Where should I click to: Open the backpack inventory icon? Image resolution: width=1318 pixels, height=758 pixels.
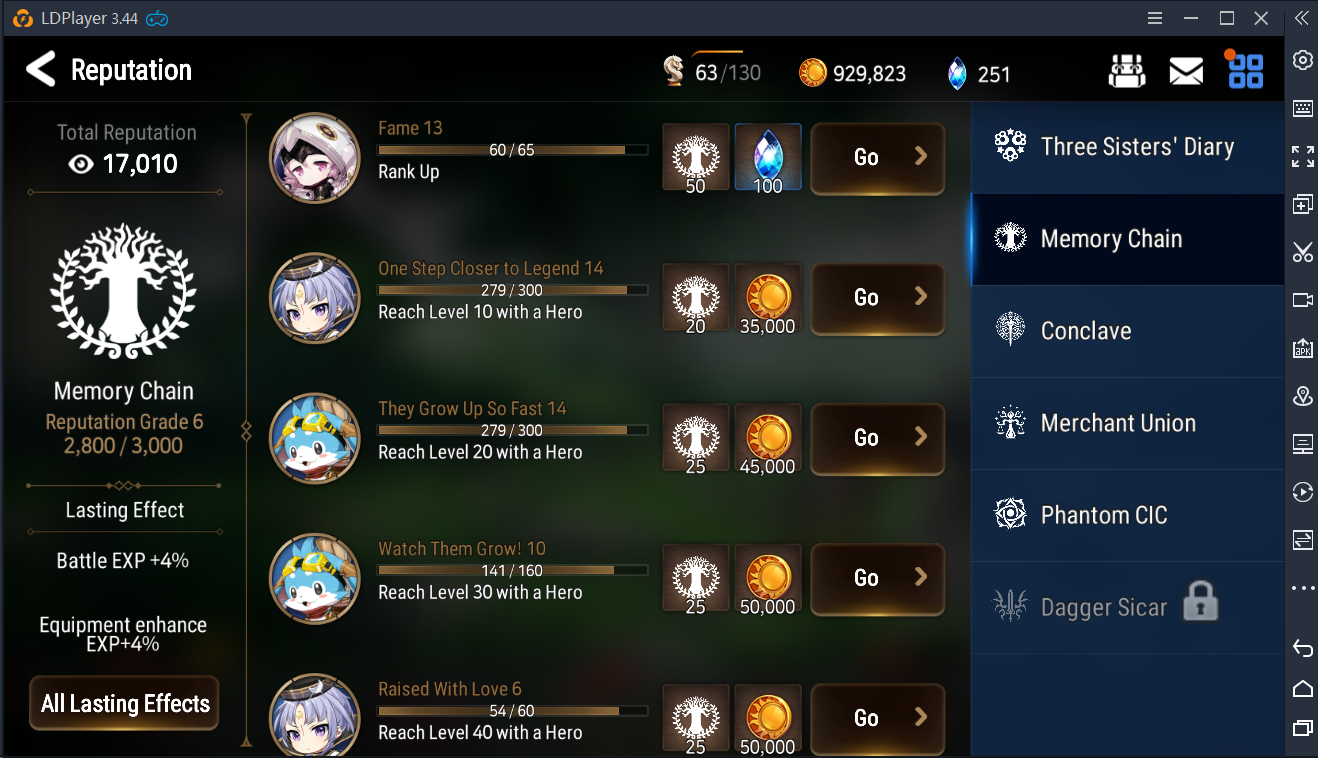[x=1127, y=70]
